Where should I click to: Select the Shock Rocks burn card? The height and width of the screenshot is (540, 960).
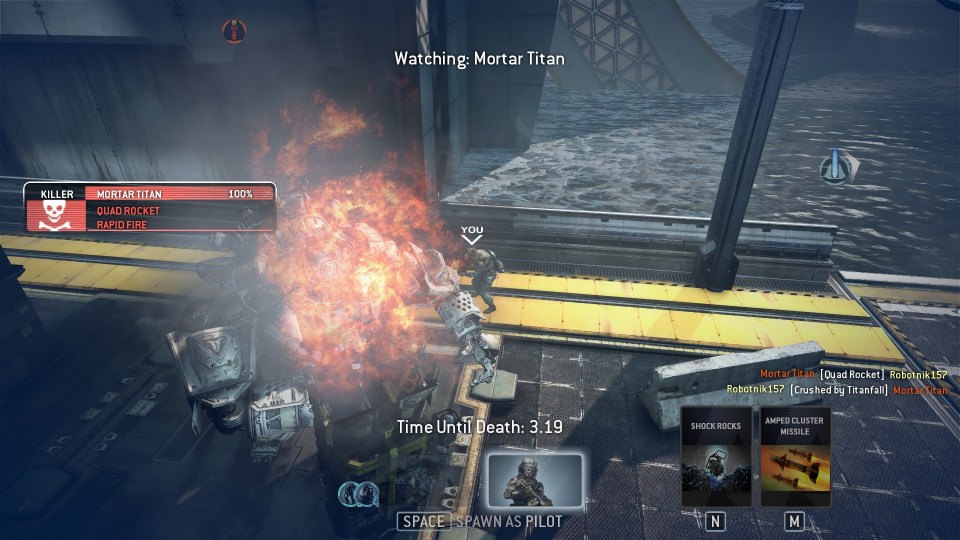(x=716, y=457)
